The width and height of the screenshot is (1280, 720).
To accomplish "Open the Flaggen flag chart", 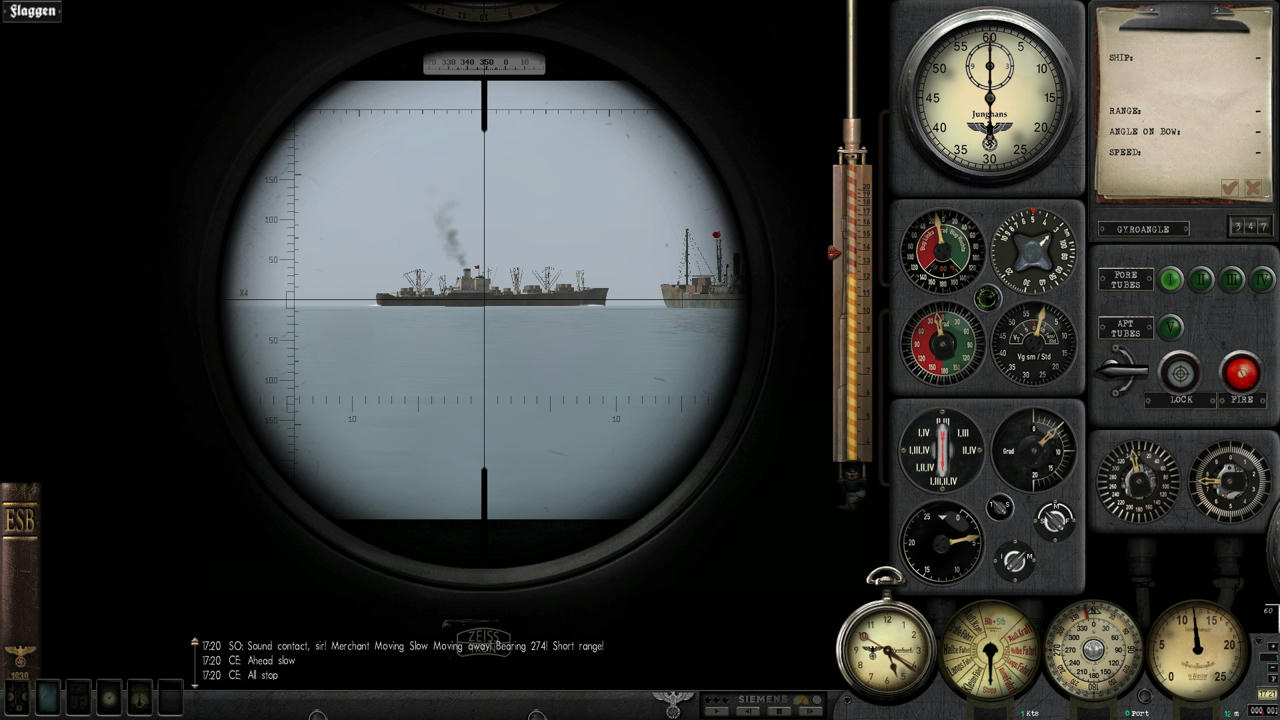I will coord(32,11).
